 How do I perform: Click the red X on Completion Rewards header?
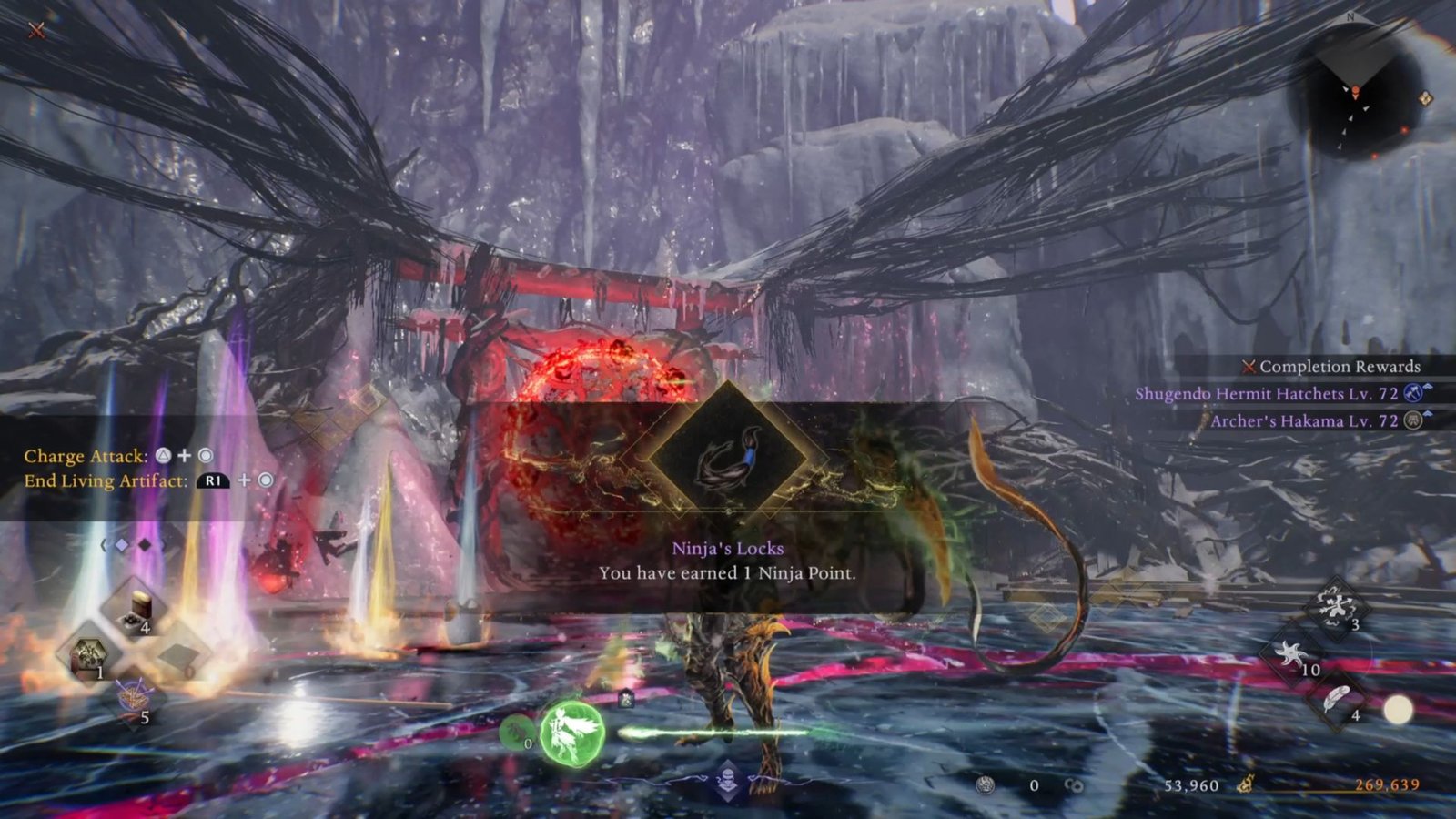click(x=1250, y=368)
